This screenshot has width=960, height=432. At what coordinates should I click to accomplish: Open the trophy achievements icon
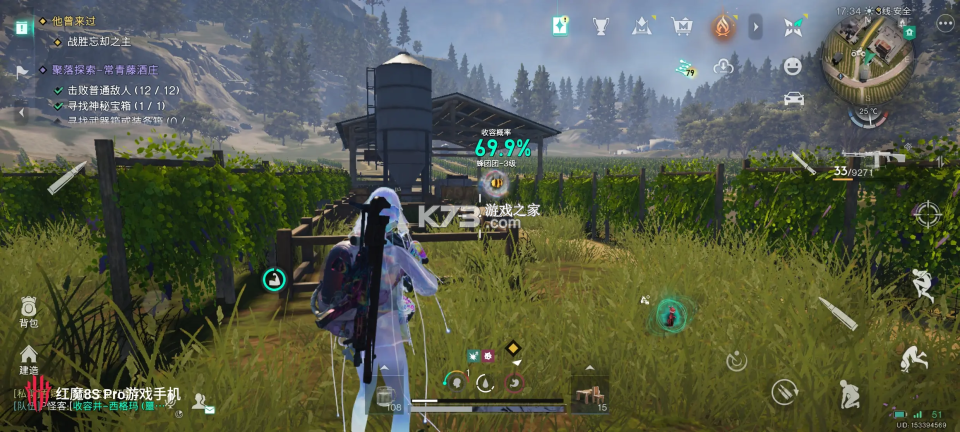click(x=601, y=26)
